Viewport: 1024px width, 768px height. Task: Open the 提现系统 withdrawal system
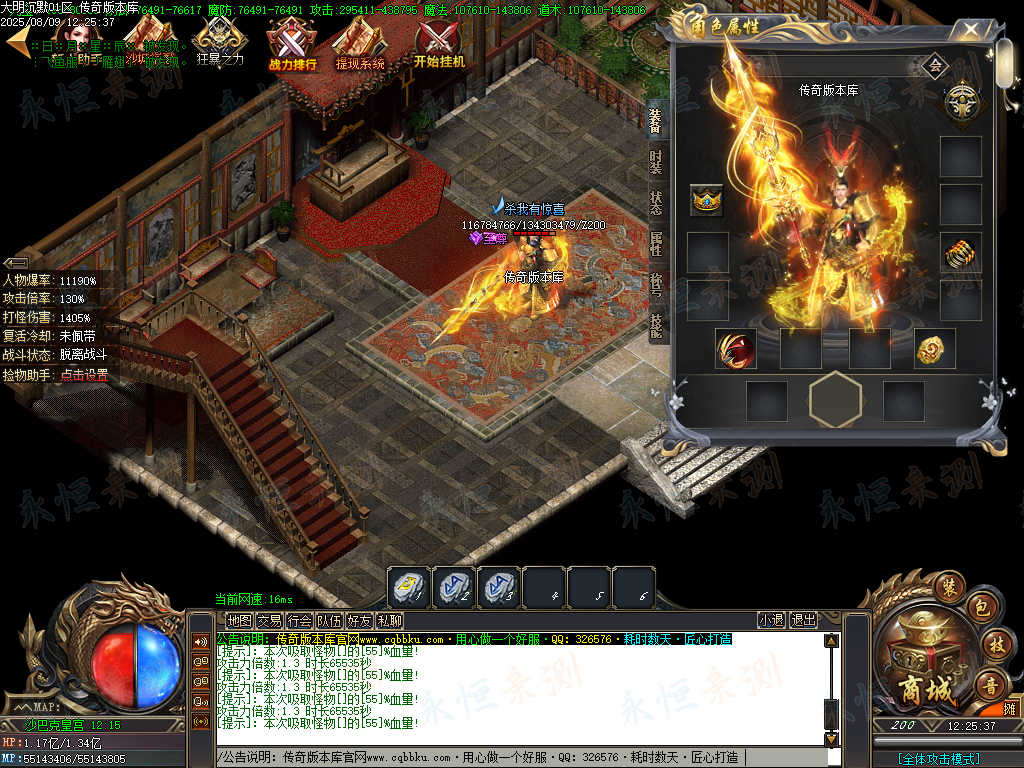click(360, 46)
